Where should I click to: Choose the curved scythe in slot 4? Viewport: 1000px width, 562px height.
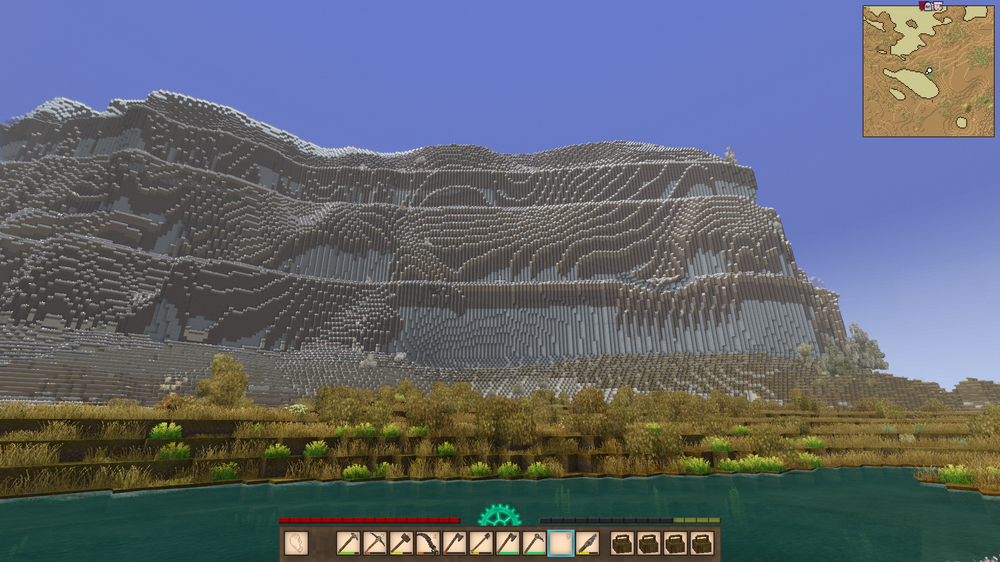[428, 543]
